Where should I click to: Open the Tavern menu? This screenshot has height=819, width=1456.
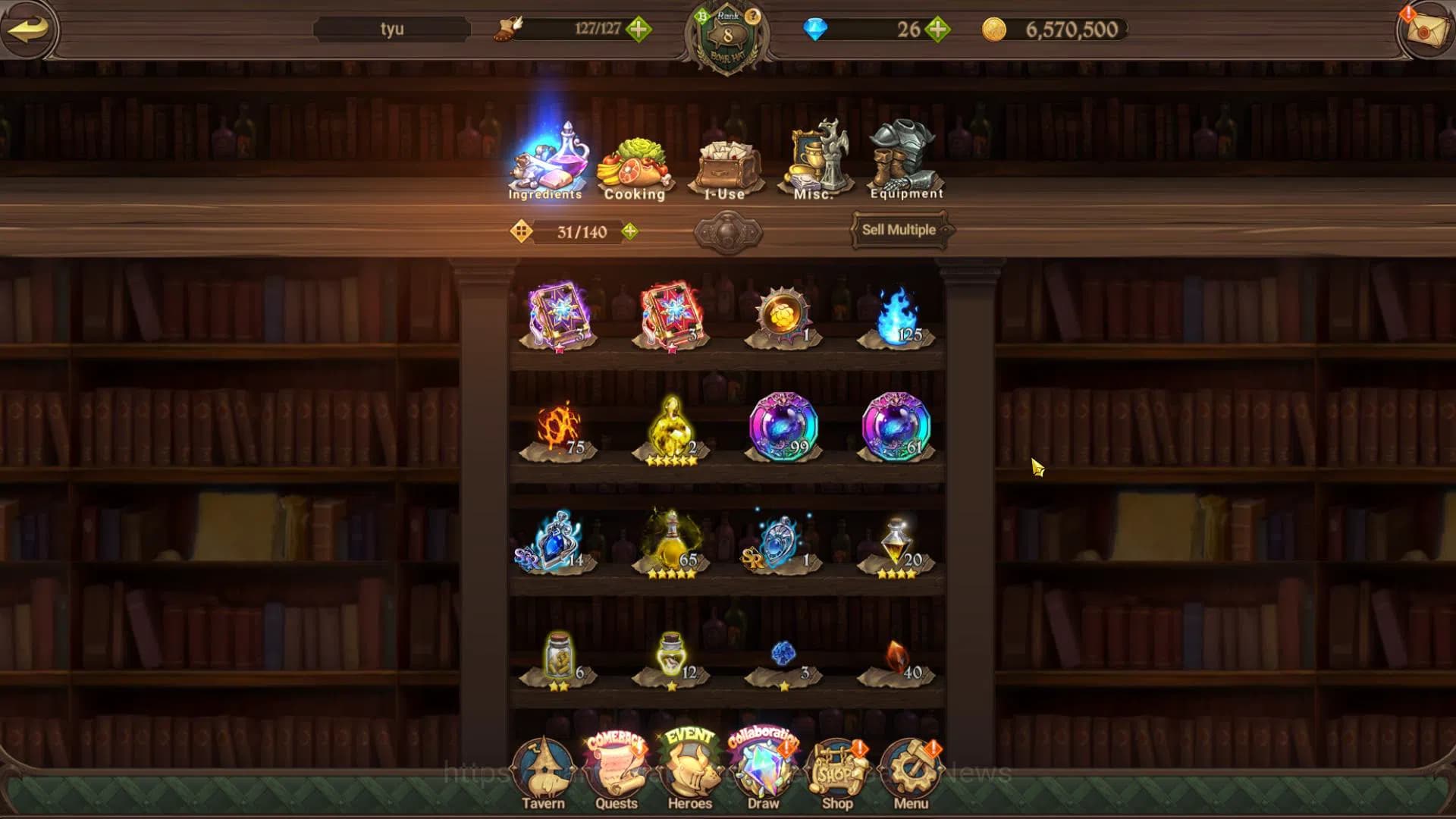coord(543,775)
